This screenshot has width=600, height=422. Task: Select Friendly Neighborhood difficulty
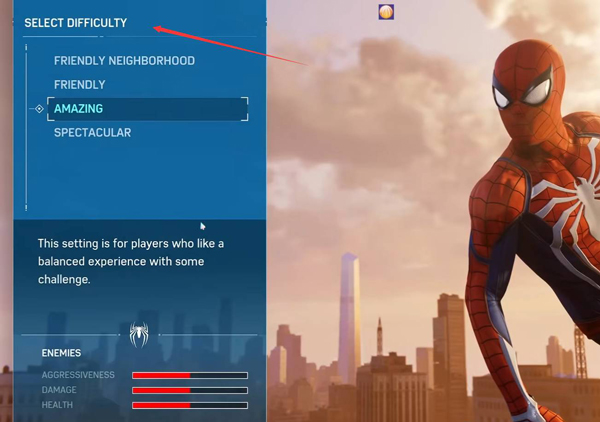click(x=124, y=61)
